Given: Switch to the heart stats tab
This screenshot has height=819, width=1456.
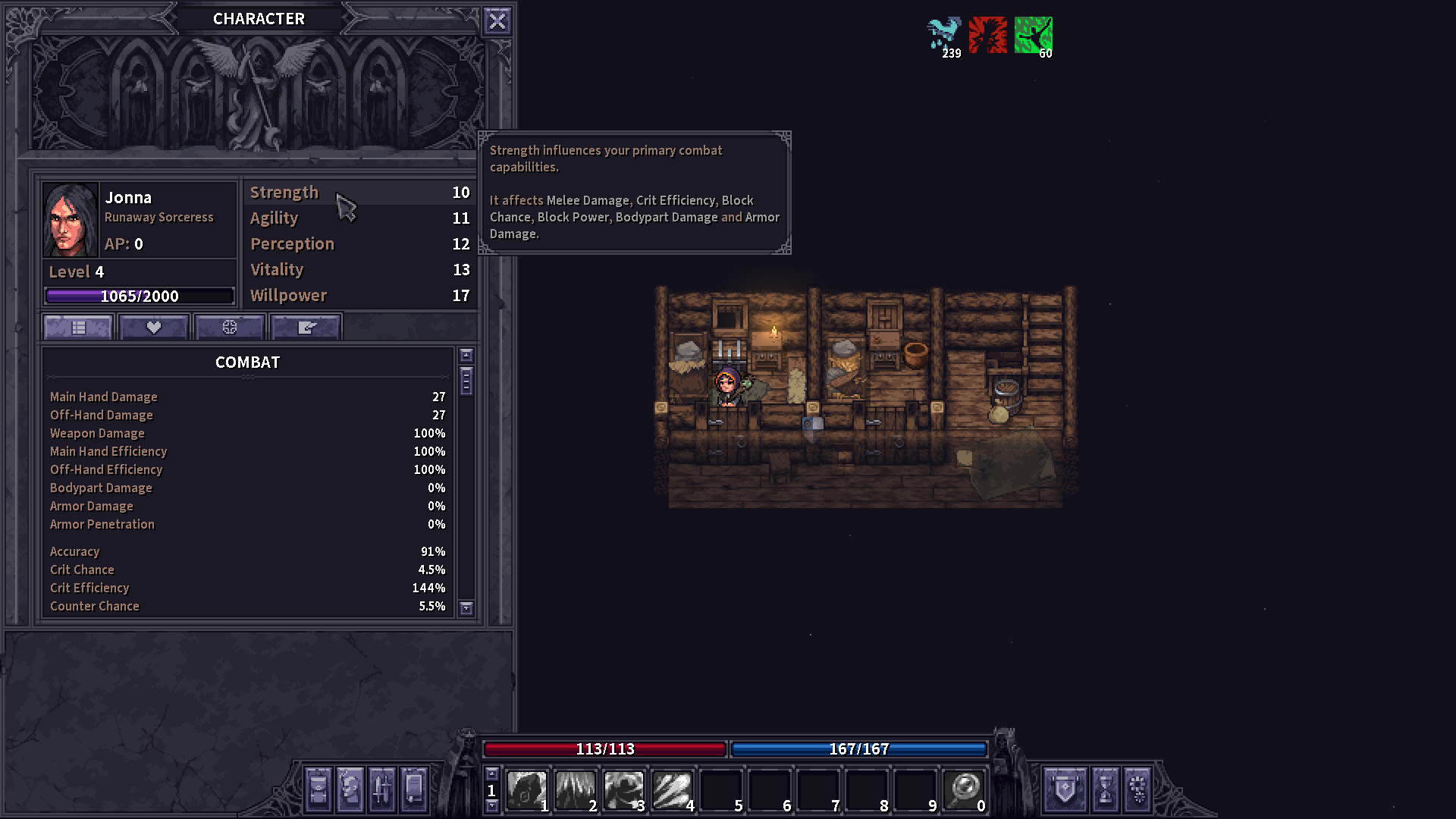Looking at the screenshot, I should coord(154,328).
